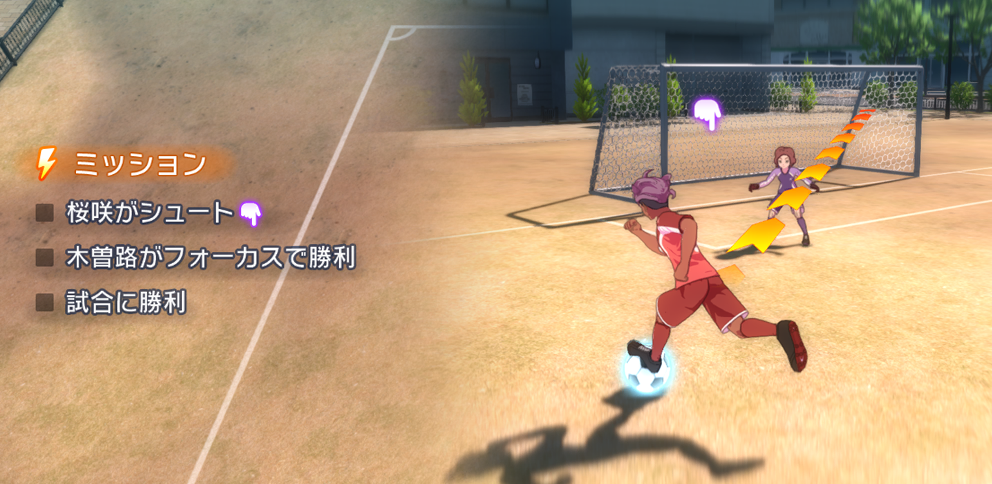
Task: Click the purple pointing hand marker over the goal
Action: coord(708,114)
